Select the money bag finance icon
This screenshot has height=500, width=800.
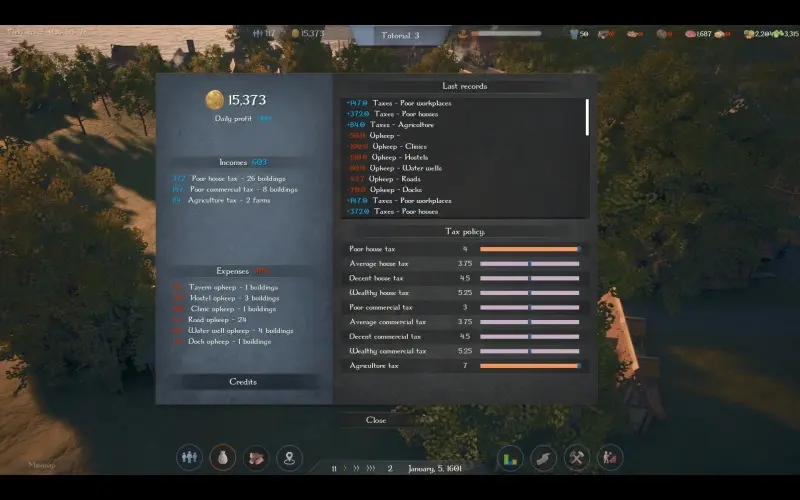point(223,458)
